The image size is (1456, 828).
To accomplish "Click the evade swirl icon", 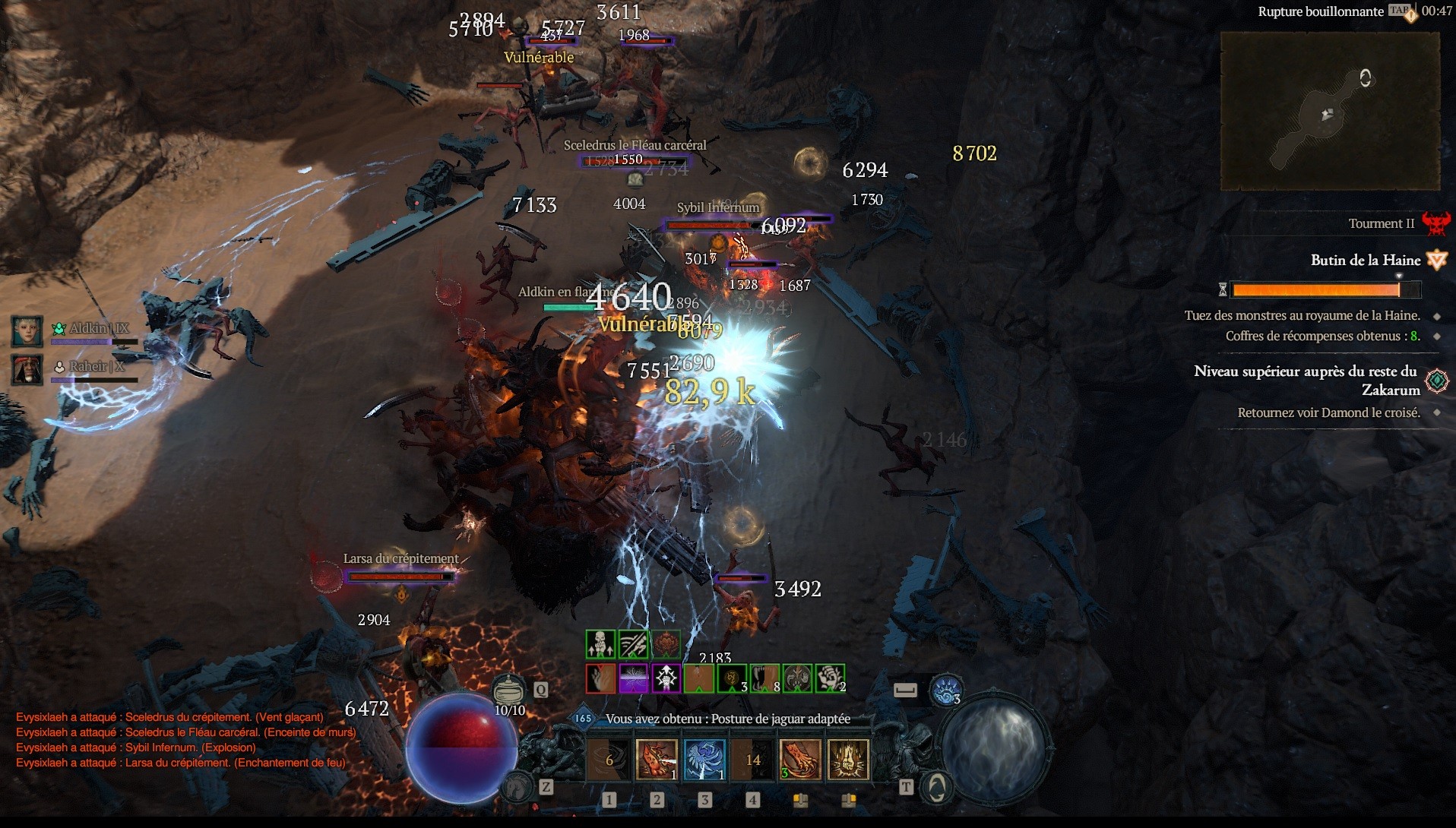I will pyautogui.click(x=946, y=690).
